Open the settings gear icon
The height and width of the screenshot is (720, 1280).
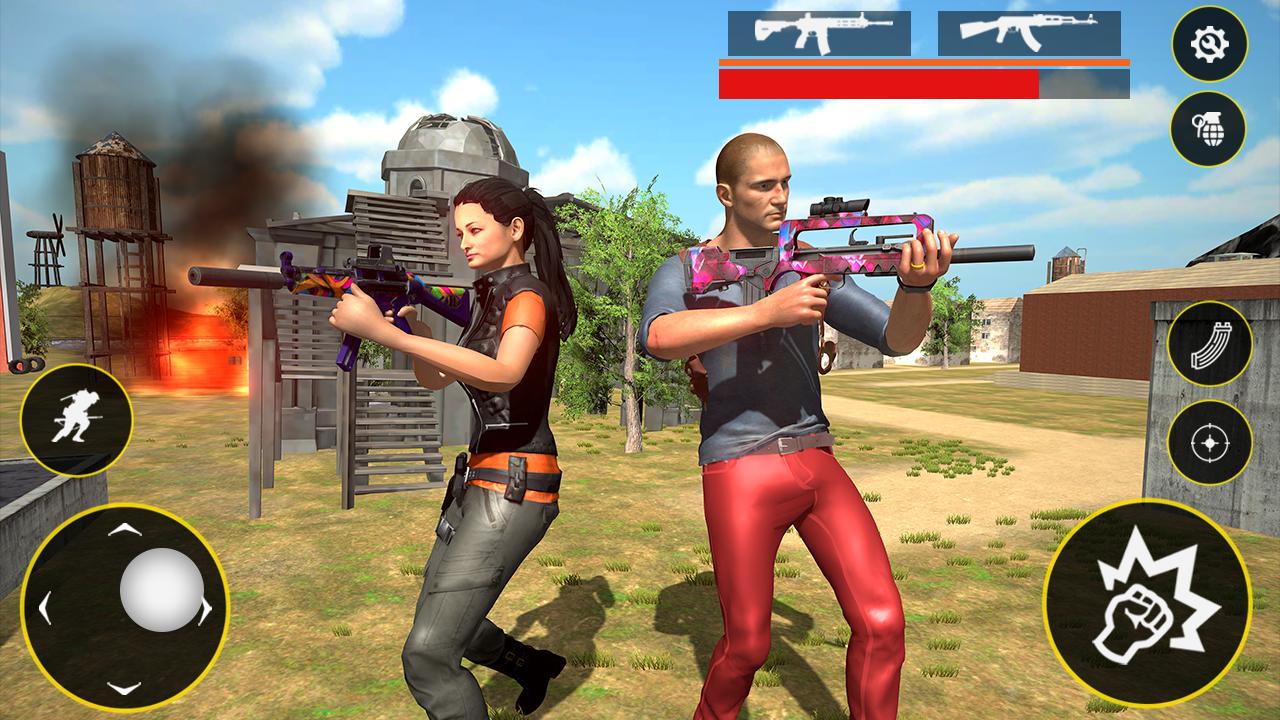1209,44
